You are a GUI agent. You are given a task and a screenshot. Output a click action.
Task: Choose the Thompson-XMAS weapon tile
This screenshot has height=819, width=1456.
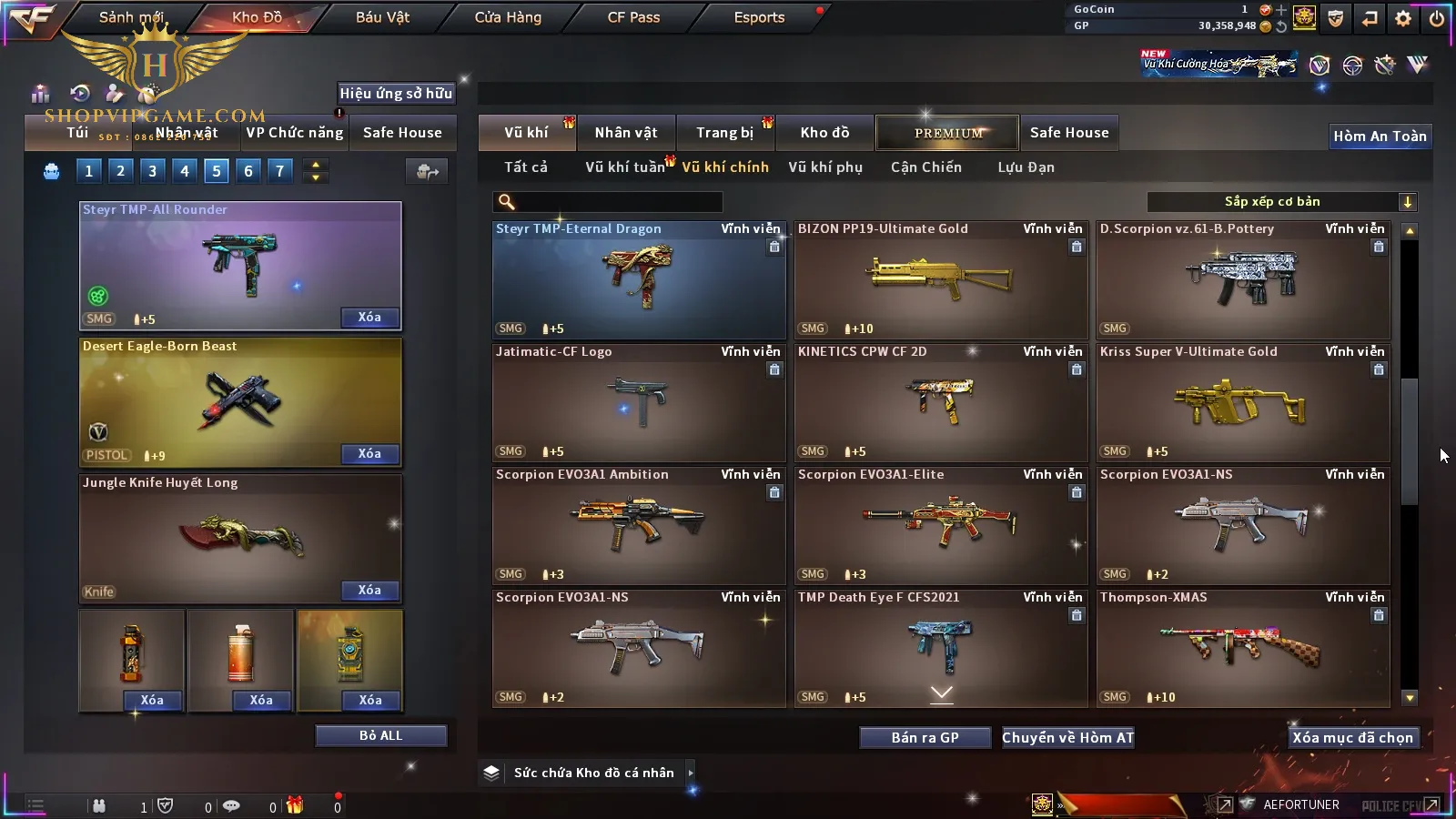(1243, 648)
